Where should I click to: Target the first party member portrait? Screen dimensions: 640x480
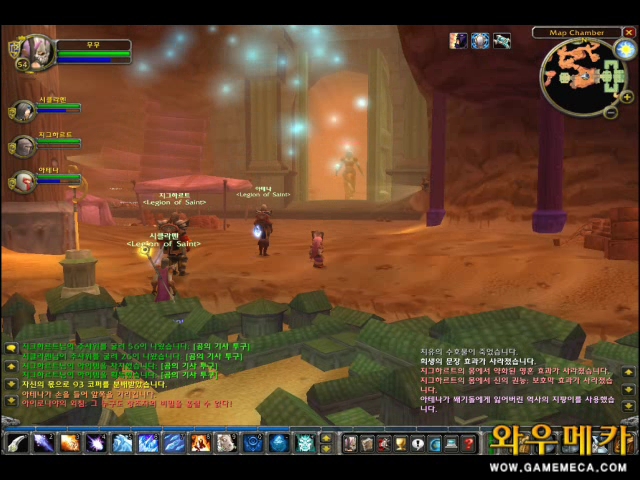[x=23, y=110]
